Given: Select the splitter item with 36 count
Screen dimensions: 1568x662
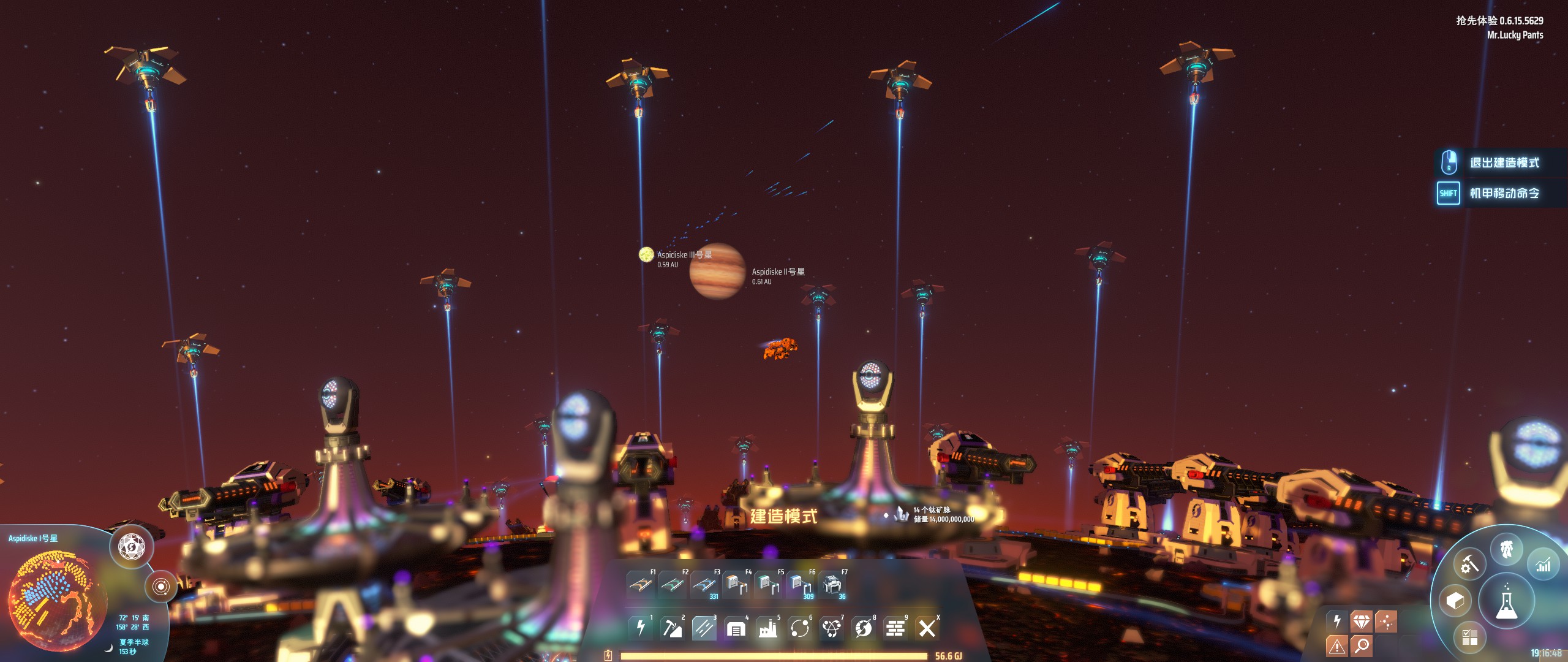Looking at the screenshot, I should pyautogui.click(x=831, y=585).
